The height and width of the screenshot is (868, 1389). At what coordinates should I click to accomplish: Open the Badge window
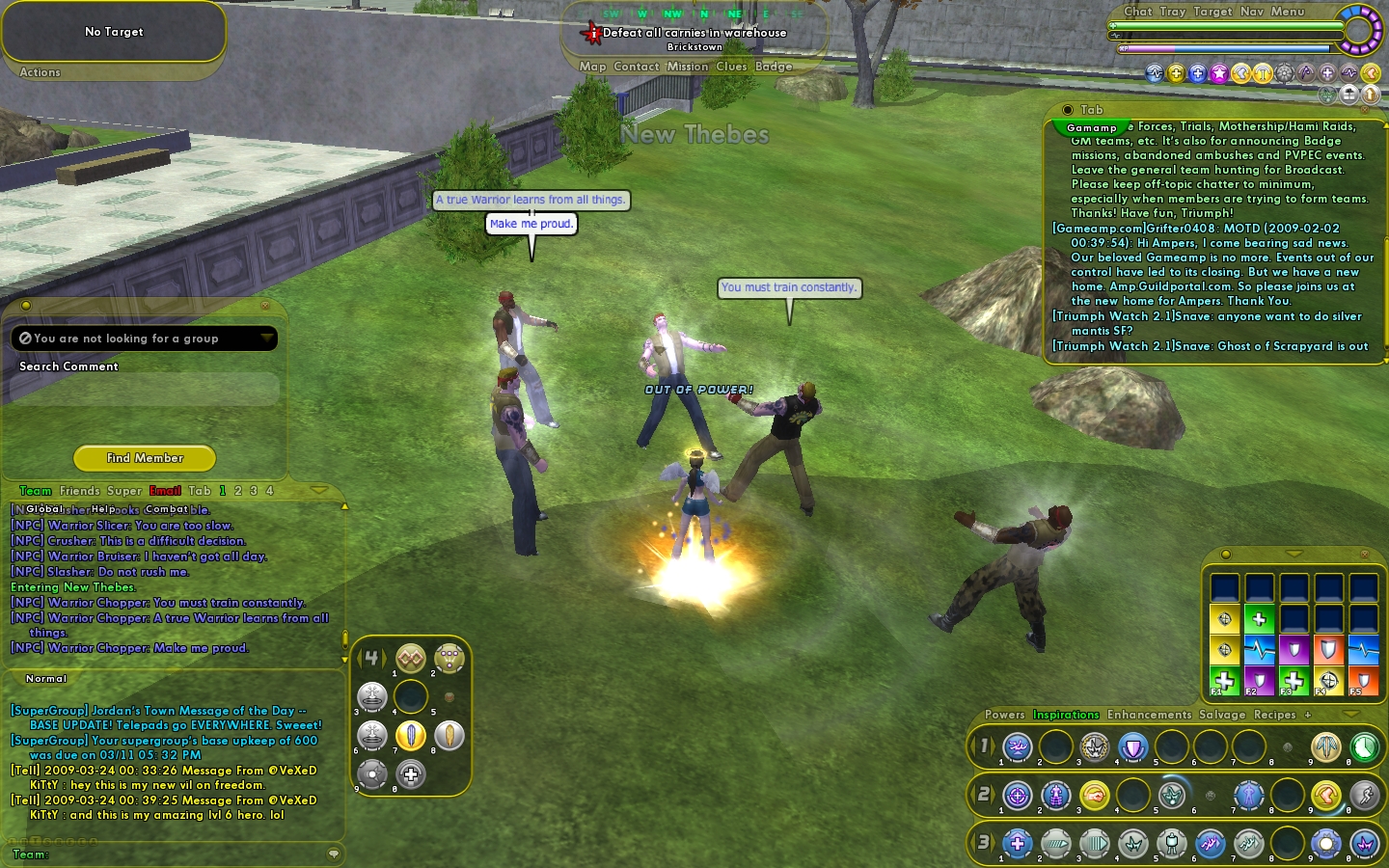tap(774, 67)
